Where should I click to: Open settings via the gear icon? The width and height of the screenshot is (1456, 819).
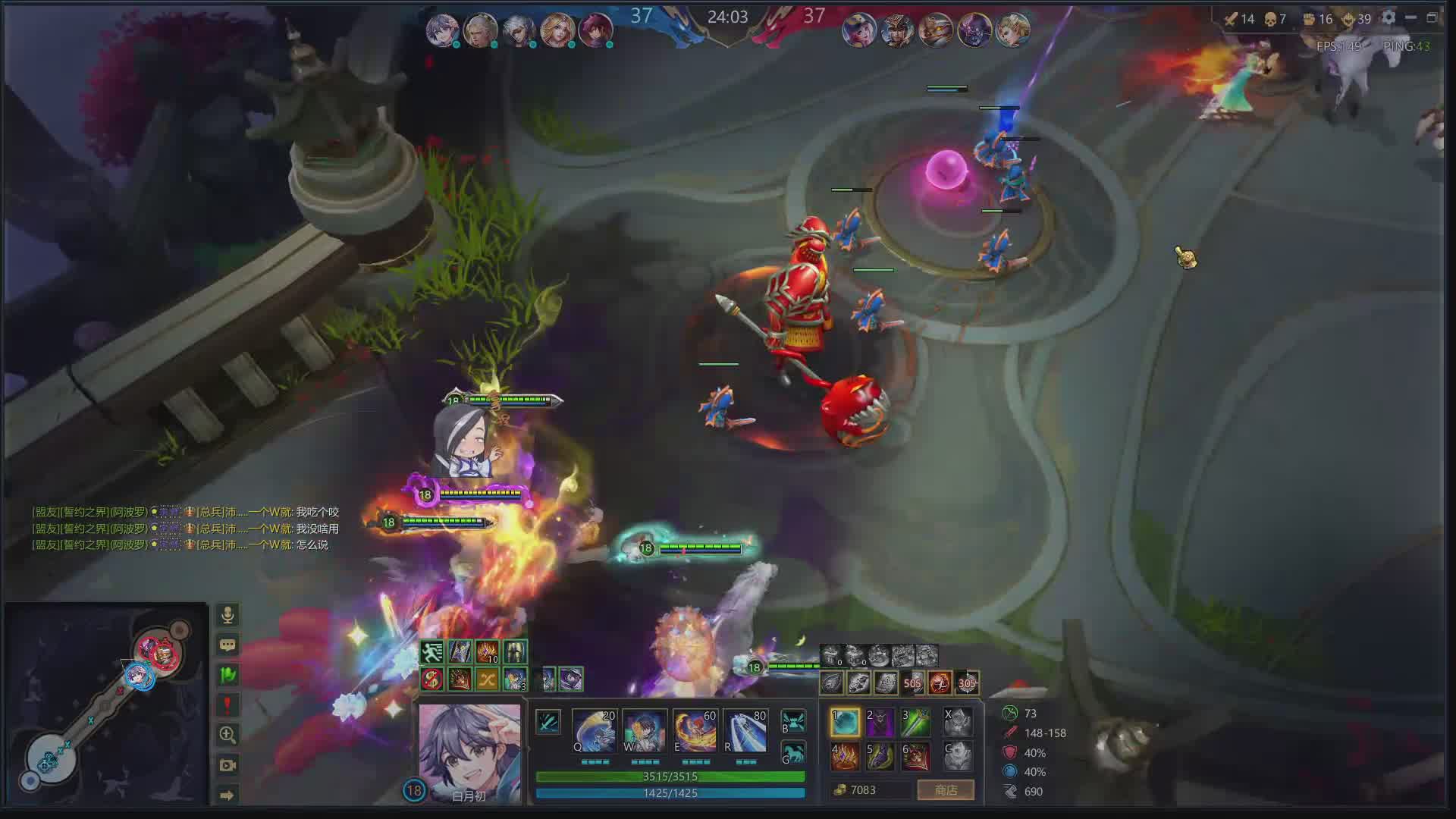1389,18
